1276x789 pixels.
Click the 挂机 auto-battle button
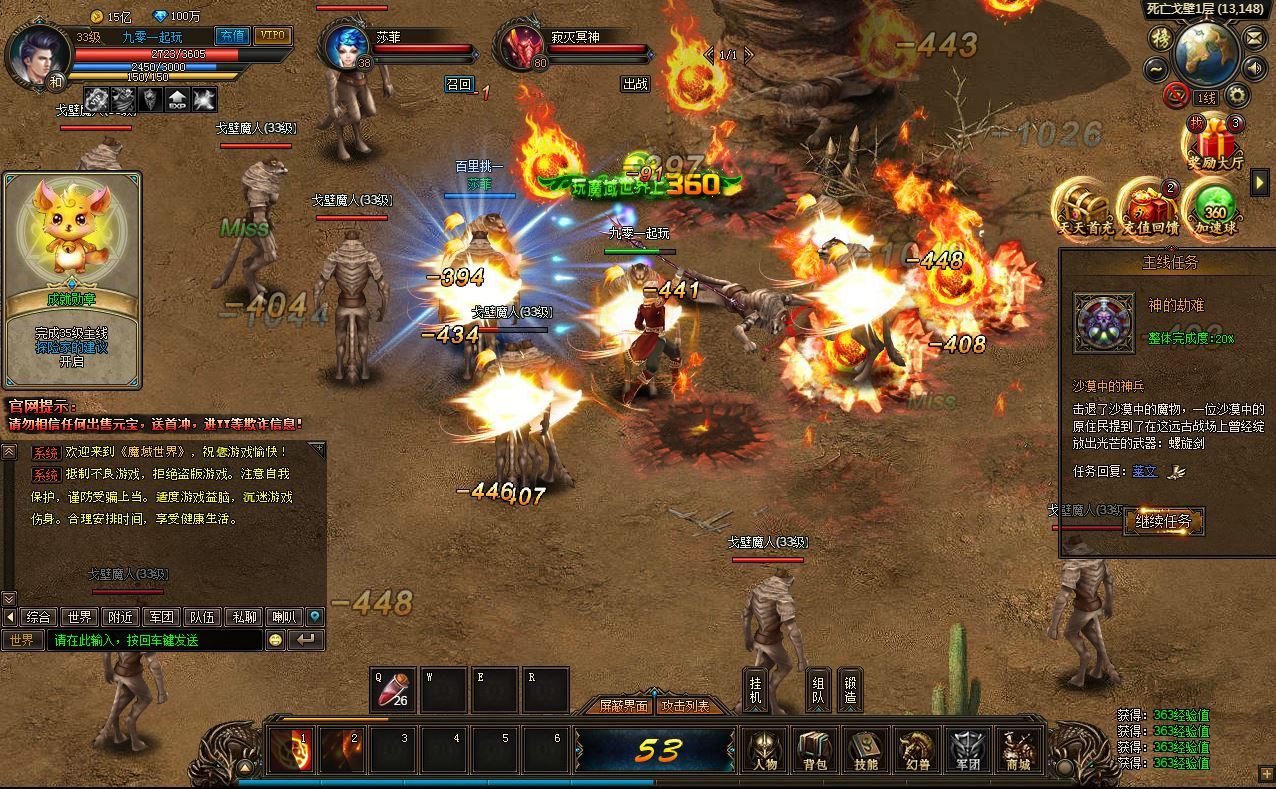point(756,690)
